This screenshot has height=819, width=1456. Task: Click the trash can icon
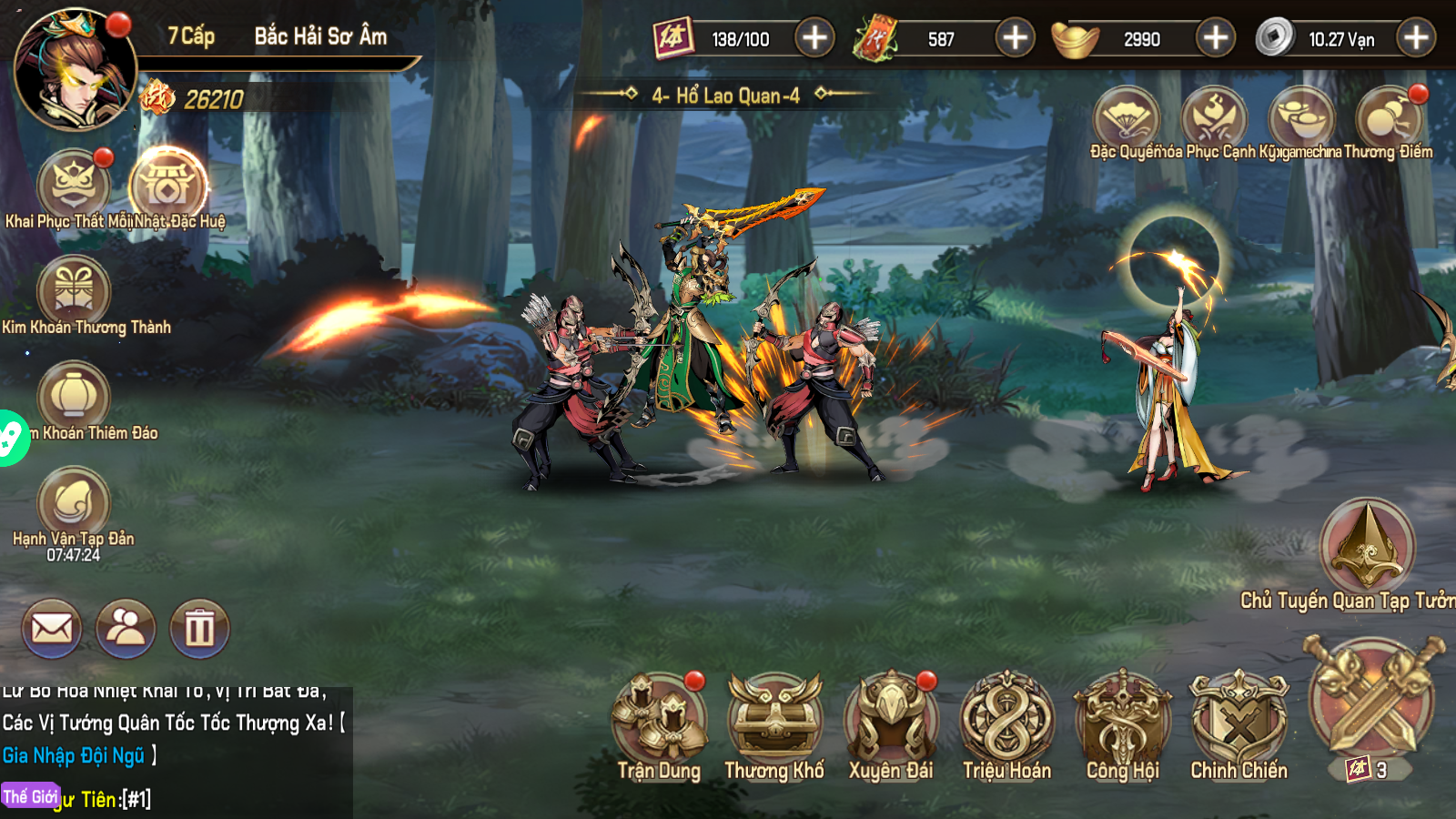199,628
